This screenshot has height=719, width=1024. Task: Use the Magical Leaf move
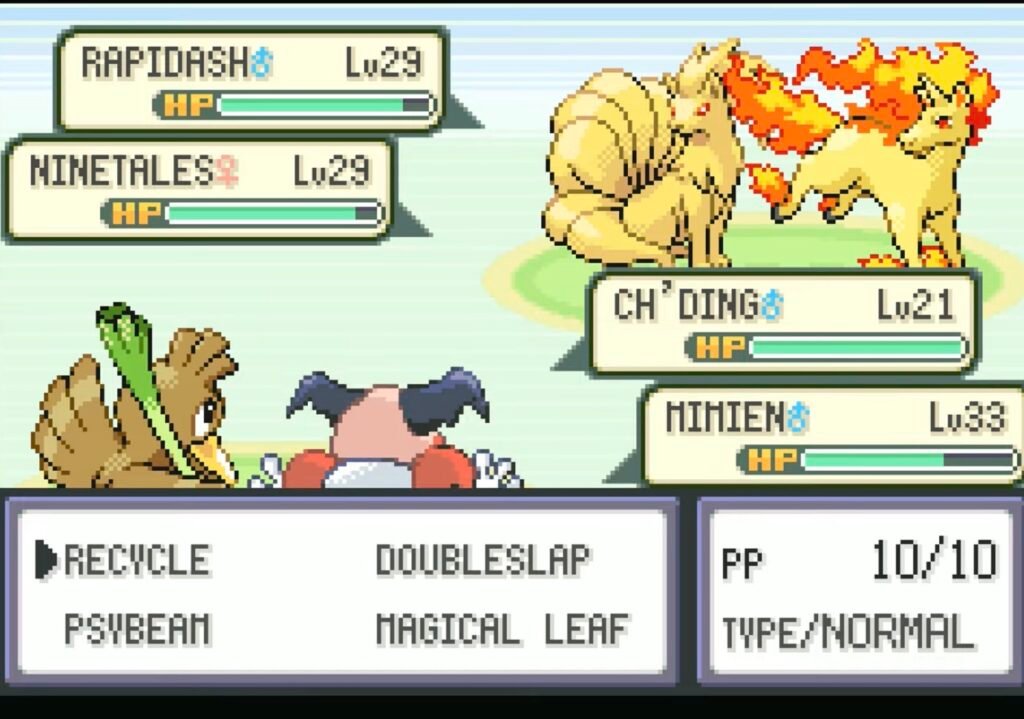point(502,629)
